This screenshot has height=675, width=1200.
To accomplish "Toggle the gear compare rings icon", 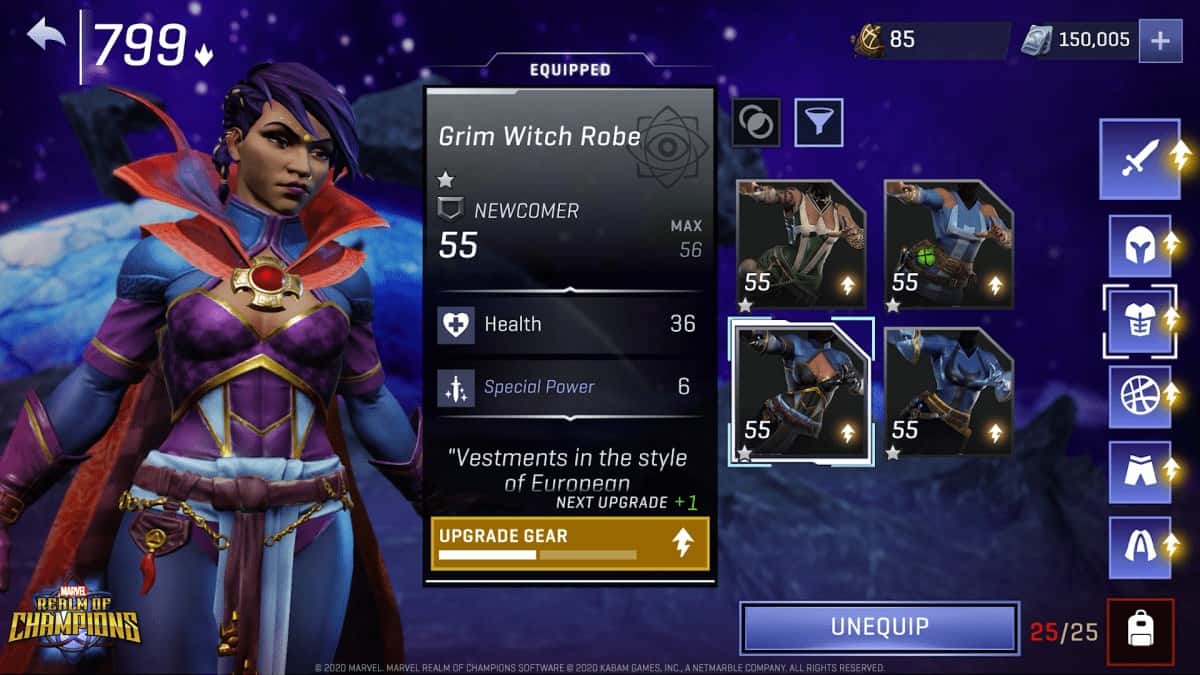I will [x=756, y=122].
